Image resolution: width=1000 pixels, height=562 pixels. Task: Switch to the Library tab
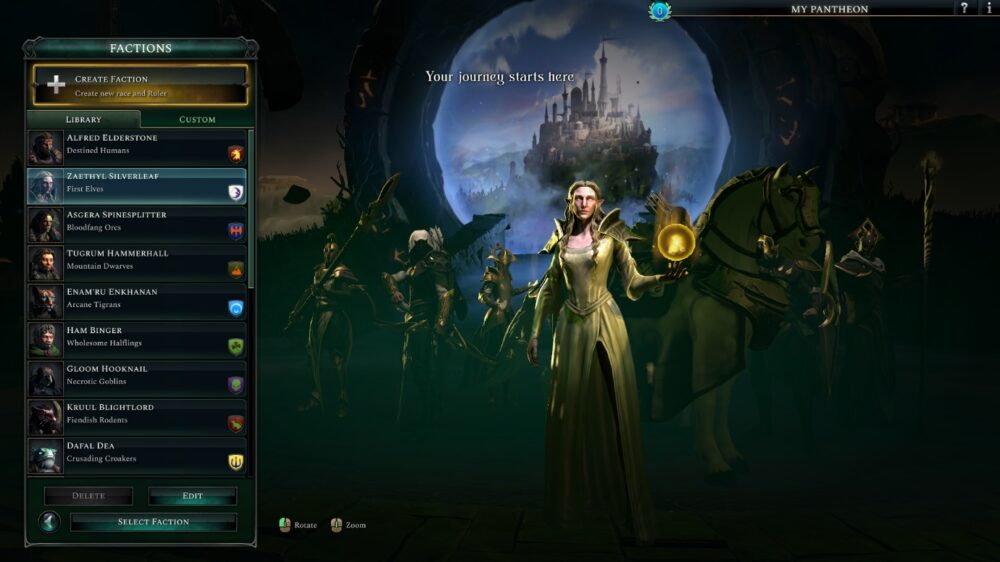point(83,119)
